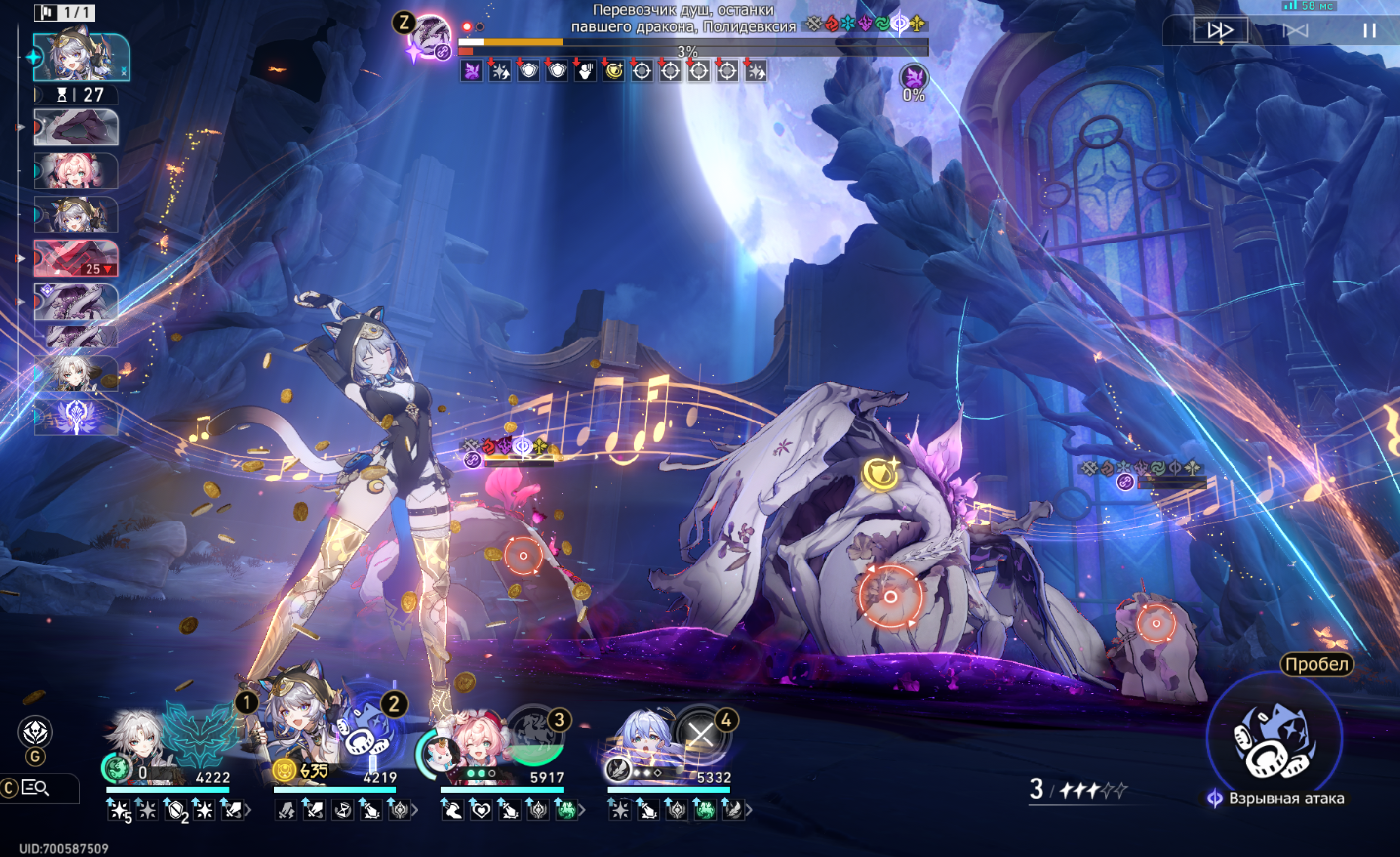Click the round emblem icon above G
Viewport: 1400px width, 857px height.
[x=35, y=732]
